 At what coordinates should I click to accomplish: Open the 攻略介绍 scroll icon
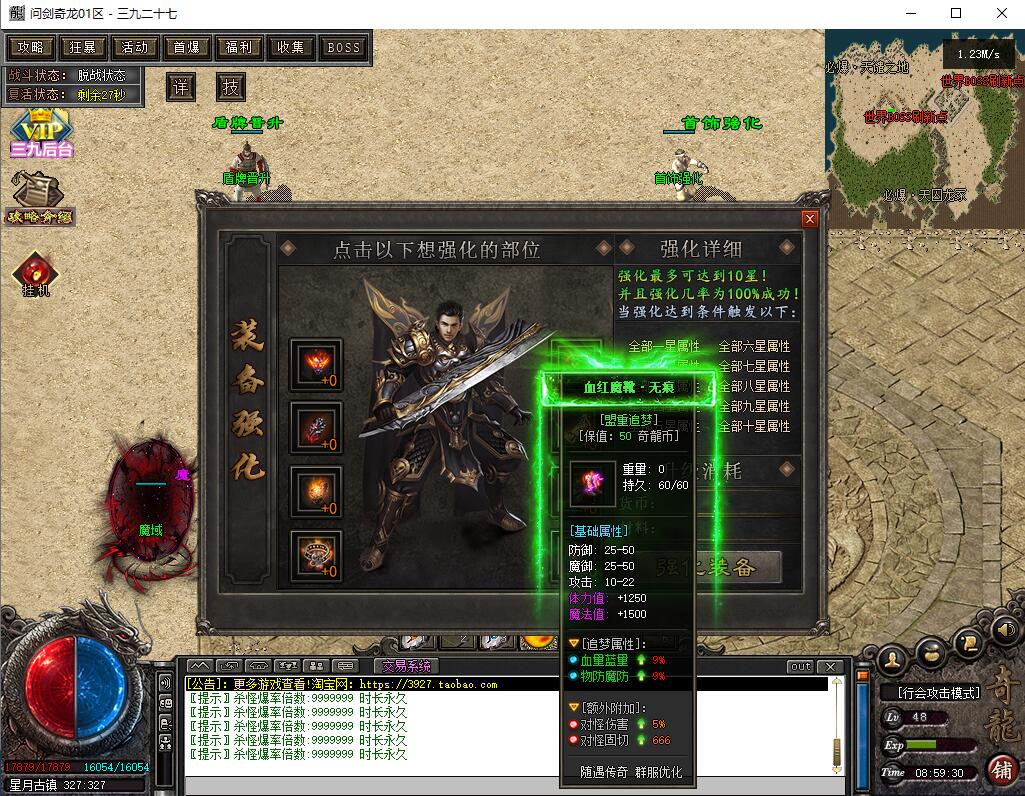(x=40, y=194)
